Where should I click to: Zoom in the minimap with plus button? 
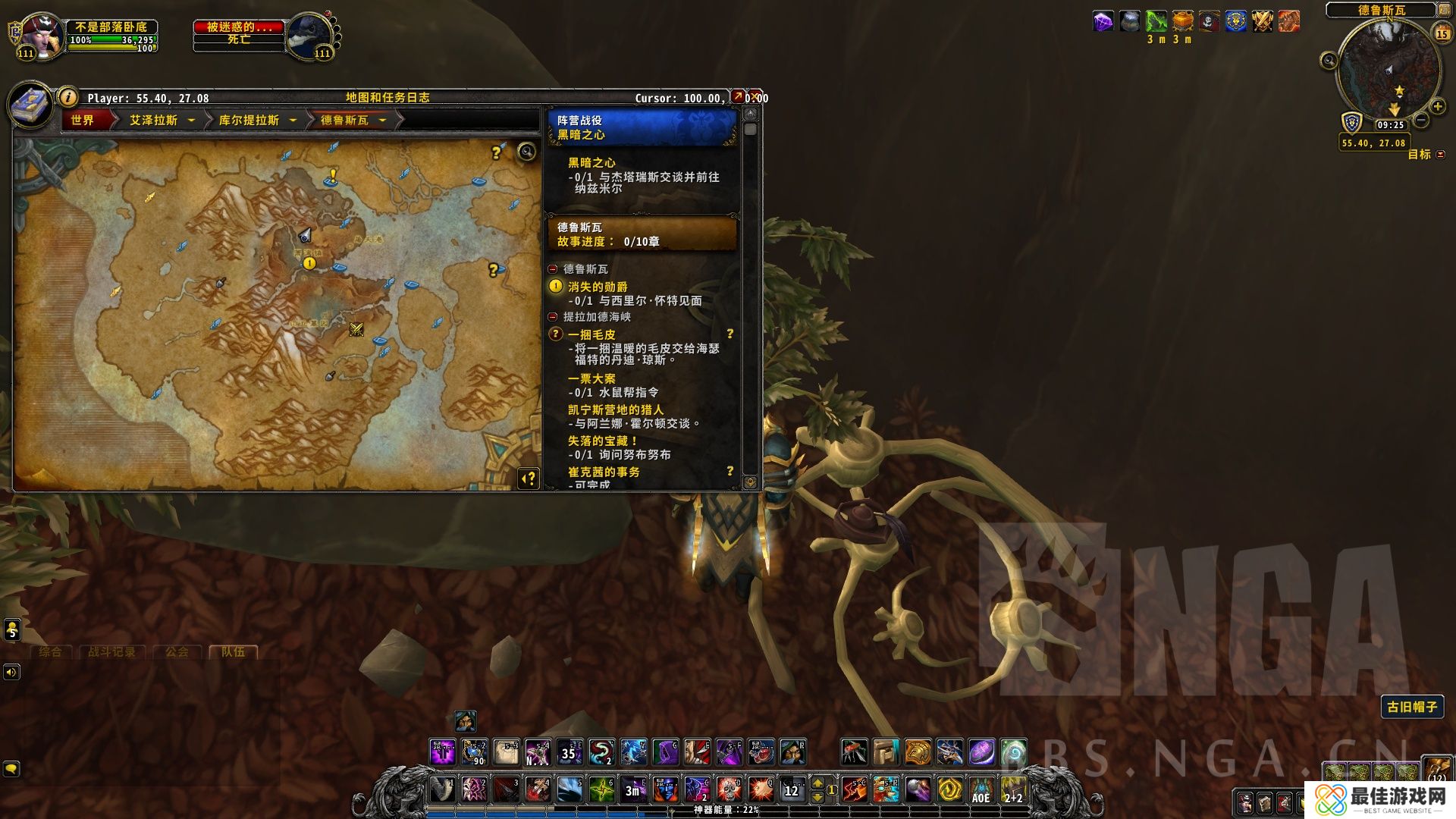pyautogui.click(x=1436, y=106)
